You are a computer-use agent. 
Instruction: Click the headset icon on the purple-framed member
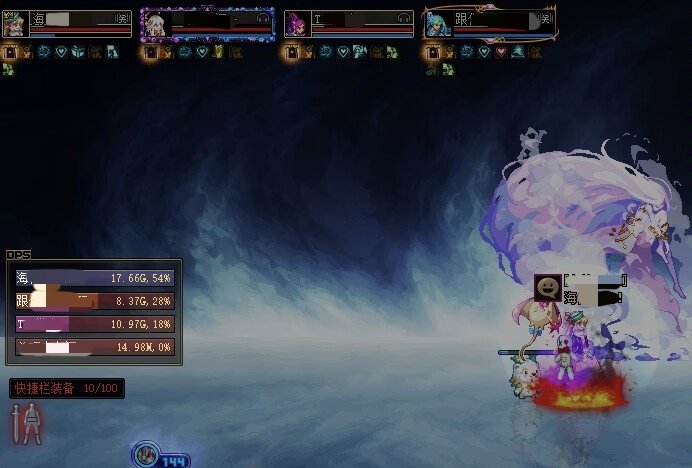263,18
